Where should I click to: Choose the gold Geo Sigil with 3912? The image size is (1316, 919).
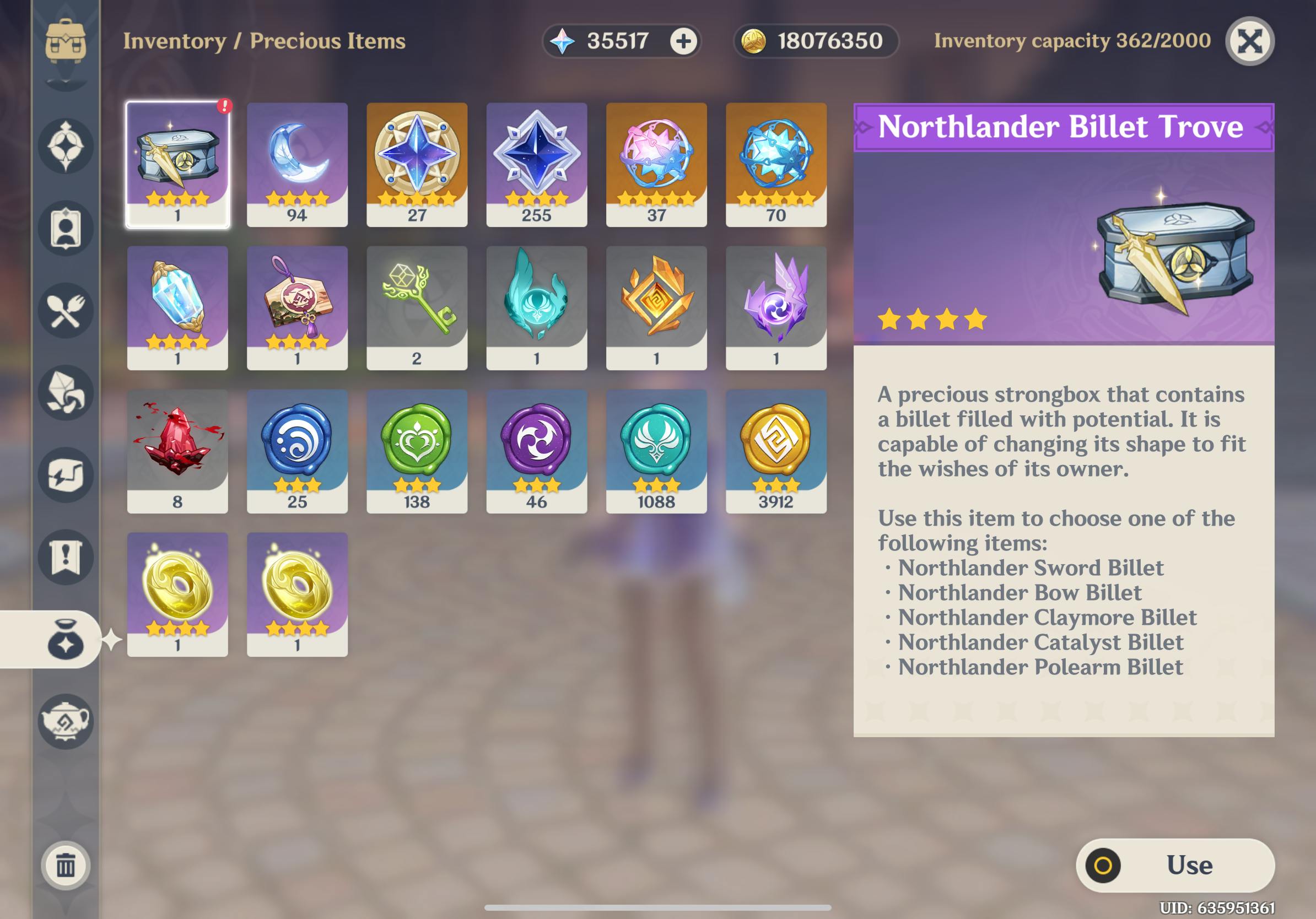[x=776, y=451]
